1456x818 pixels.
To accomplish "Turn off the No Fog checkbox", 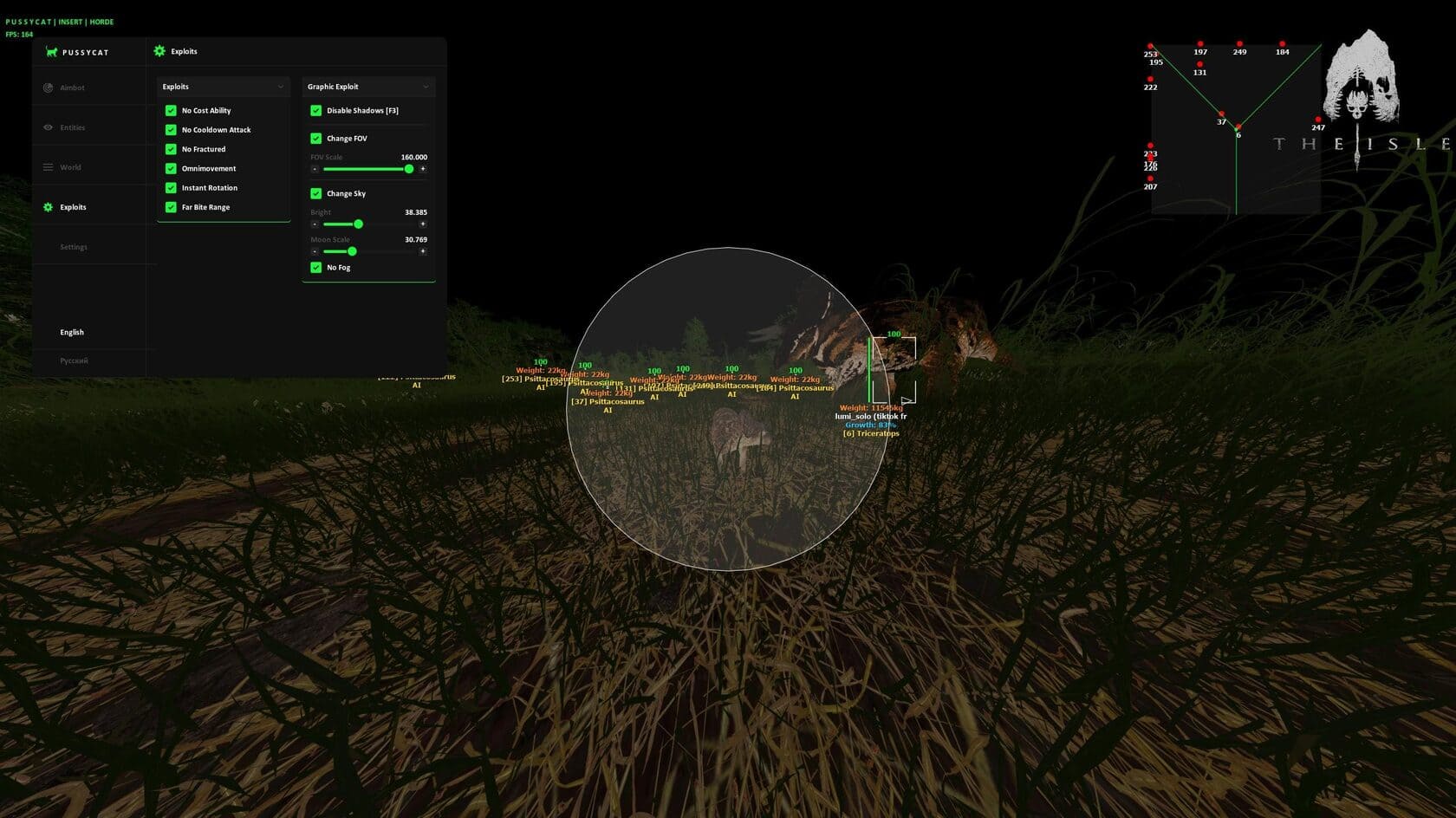I will [316, 268].
